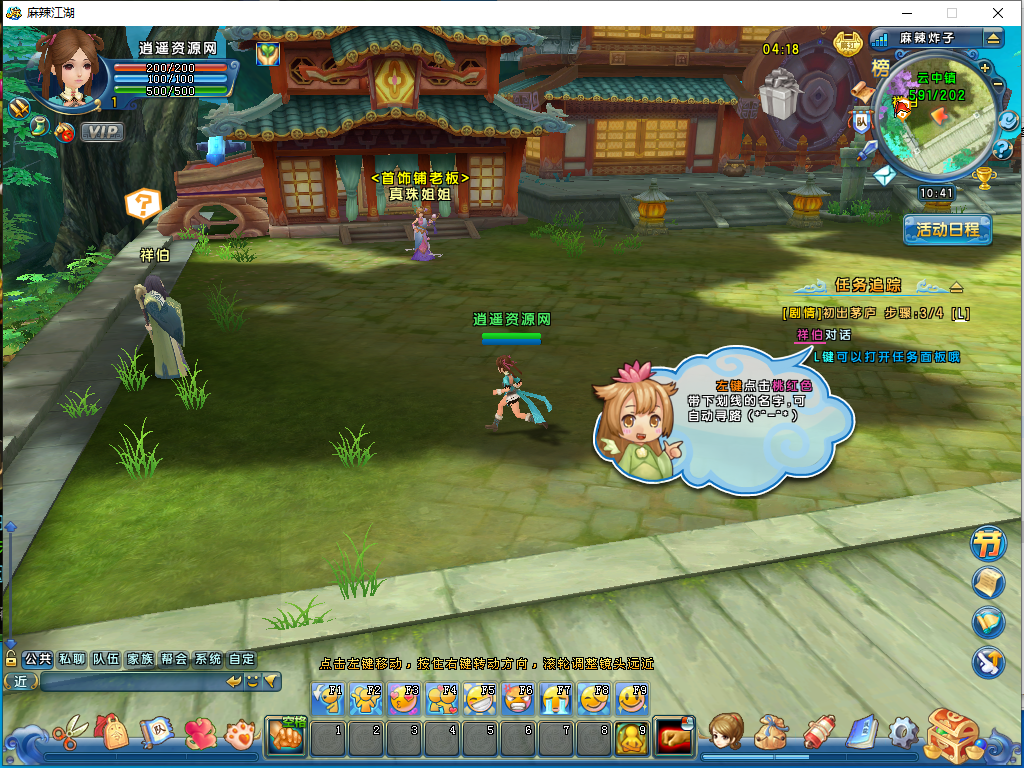1024x768 pixels.
Task: Open the 活动日程 activity schedule
Action: (947, 229)
